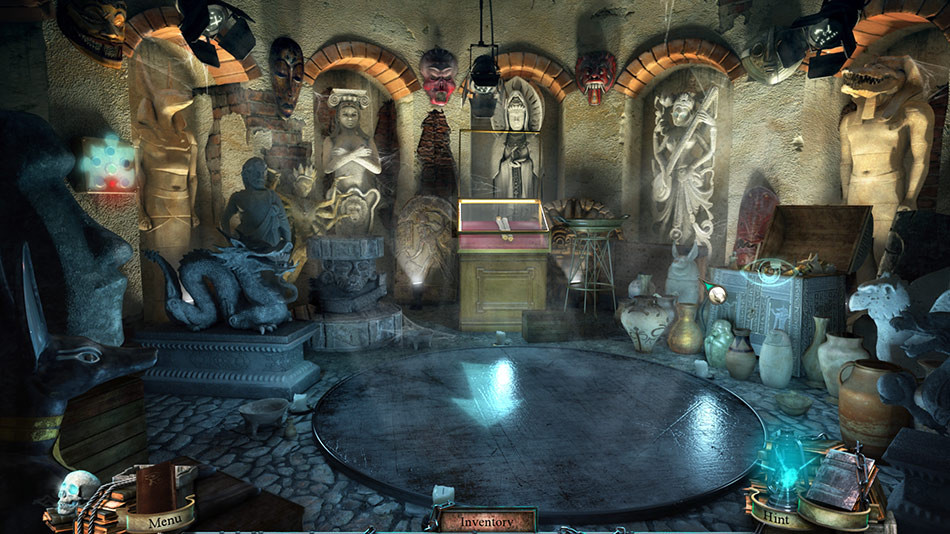Viewport: 950px width, 534px height.
Task: Open the brown journal book
Action: pos(156,486)
